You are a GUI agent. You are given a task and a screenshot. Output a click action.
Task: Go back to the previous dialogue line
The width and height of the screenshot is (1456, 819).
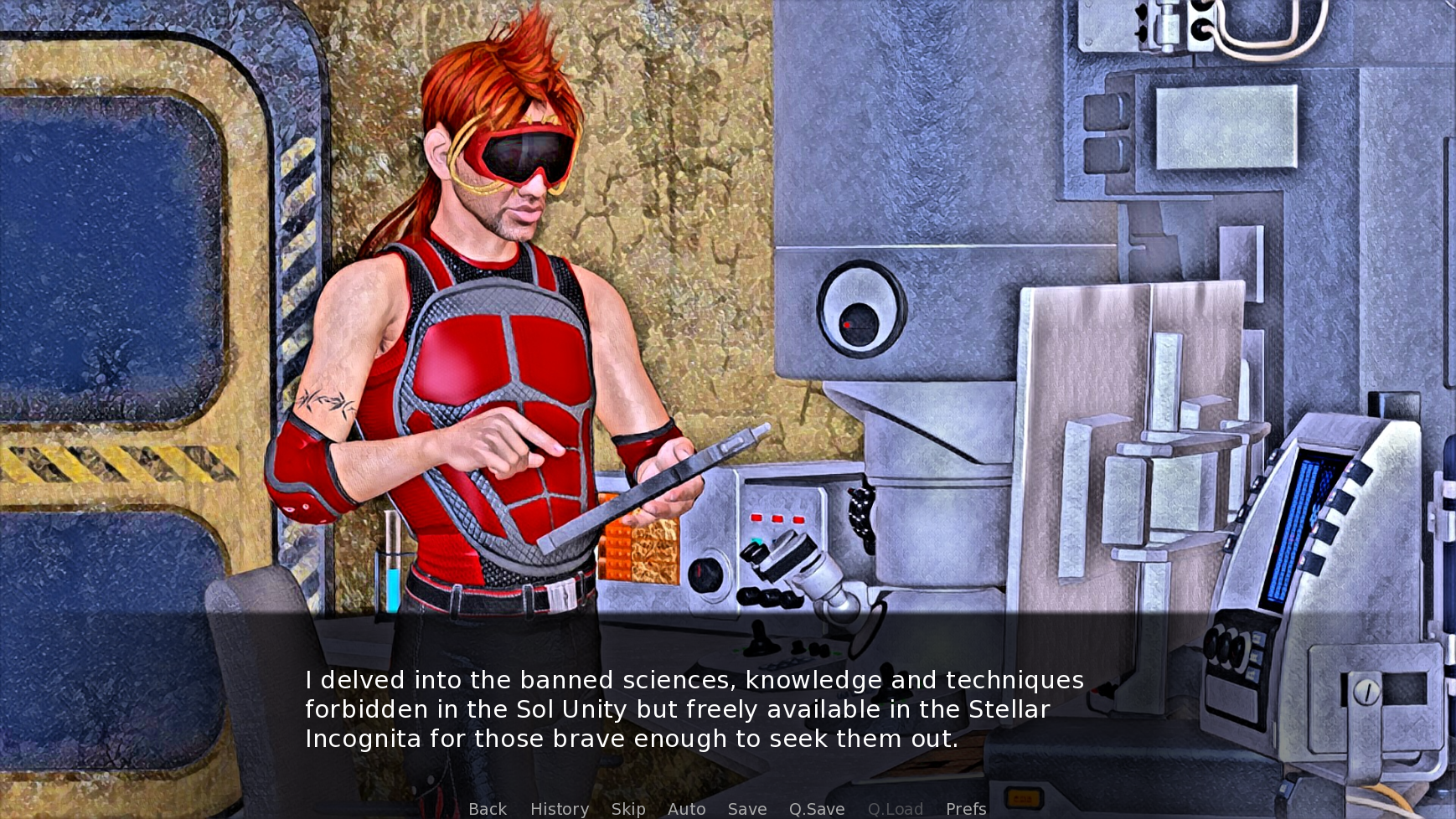[x=488, y=809]
